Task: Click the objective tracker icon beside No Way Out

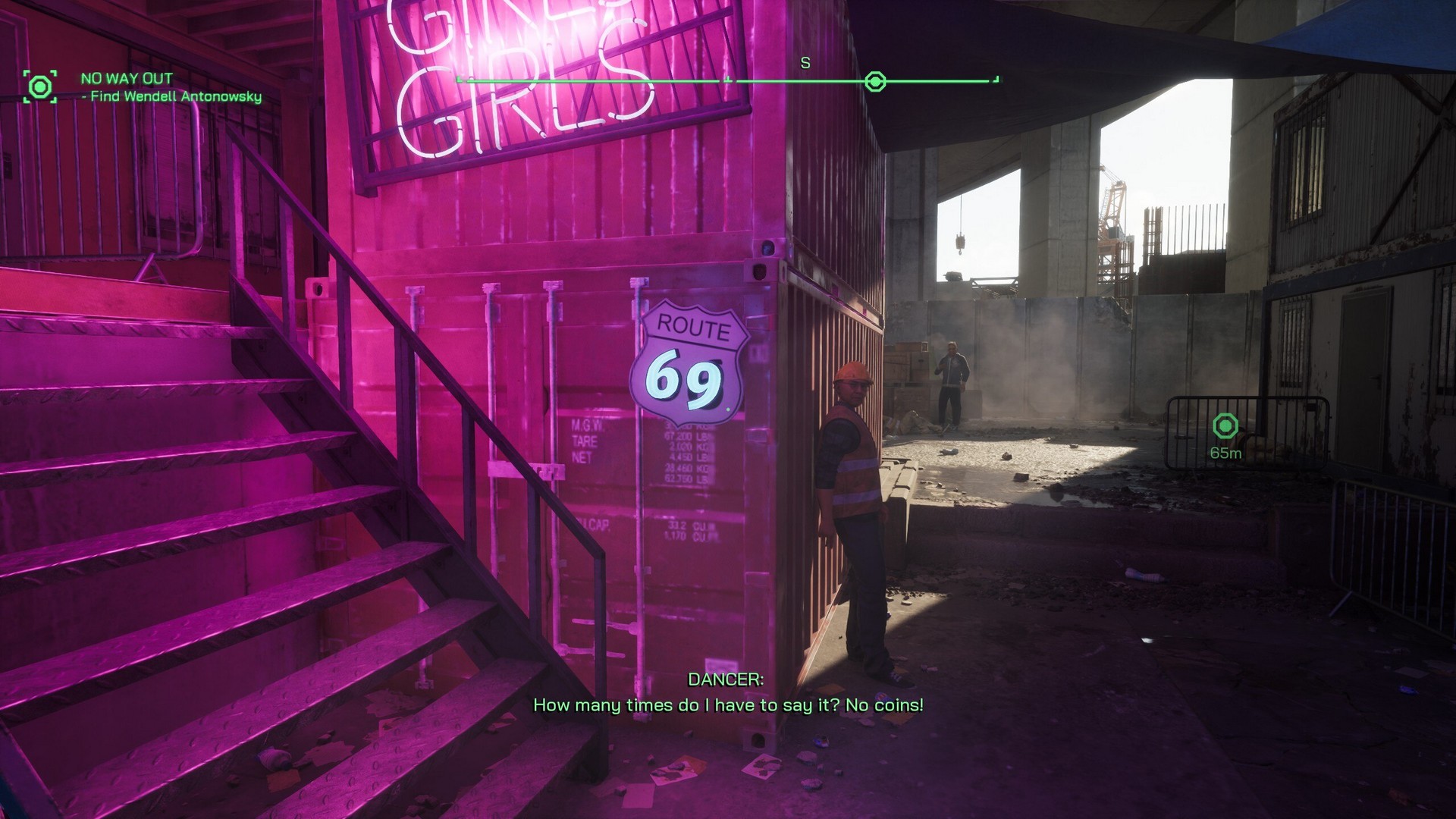Action: [39, 86]
